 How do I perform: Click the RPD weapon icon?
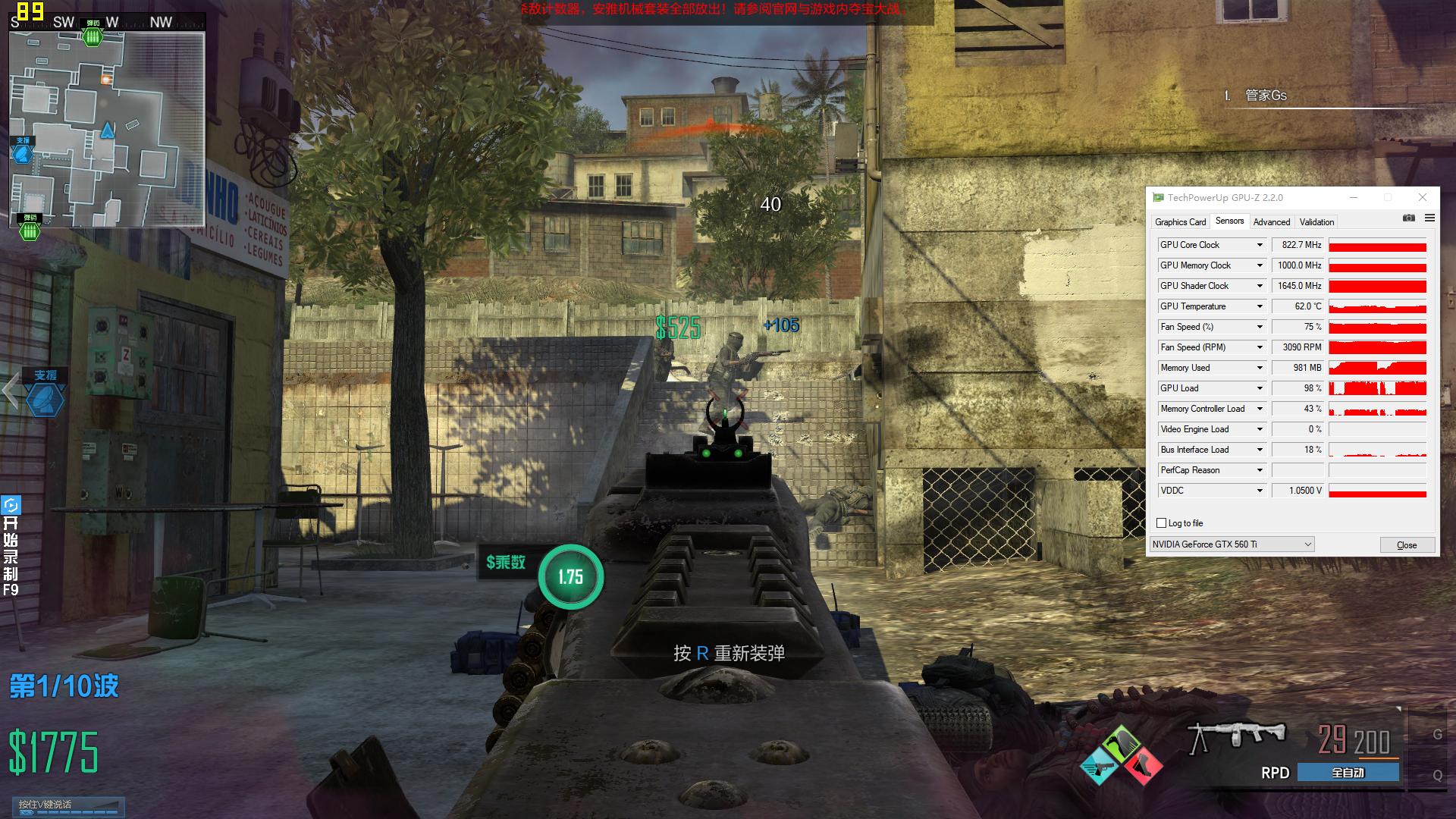coord(1237,736)
